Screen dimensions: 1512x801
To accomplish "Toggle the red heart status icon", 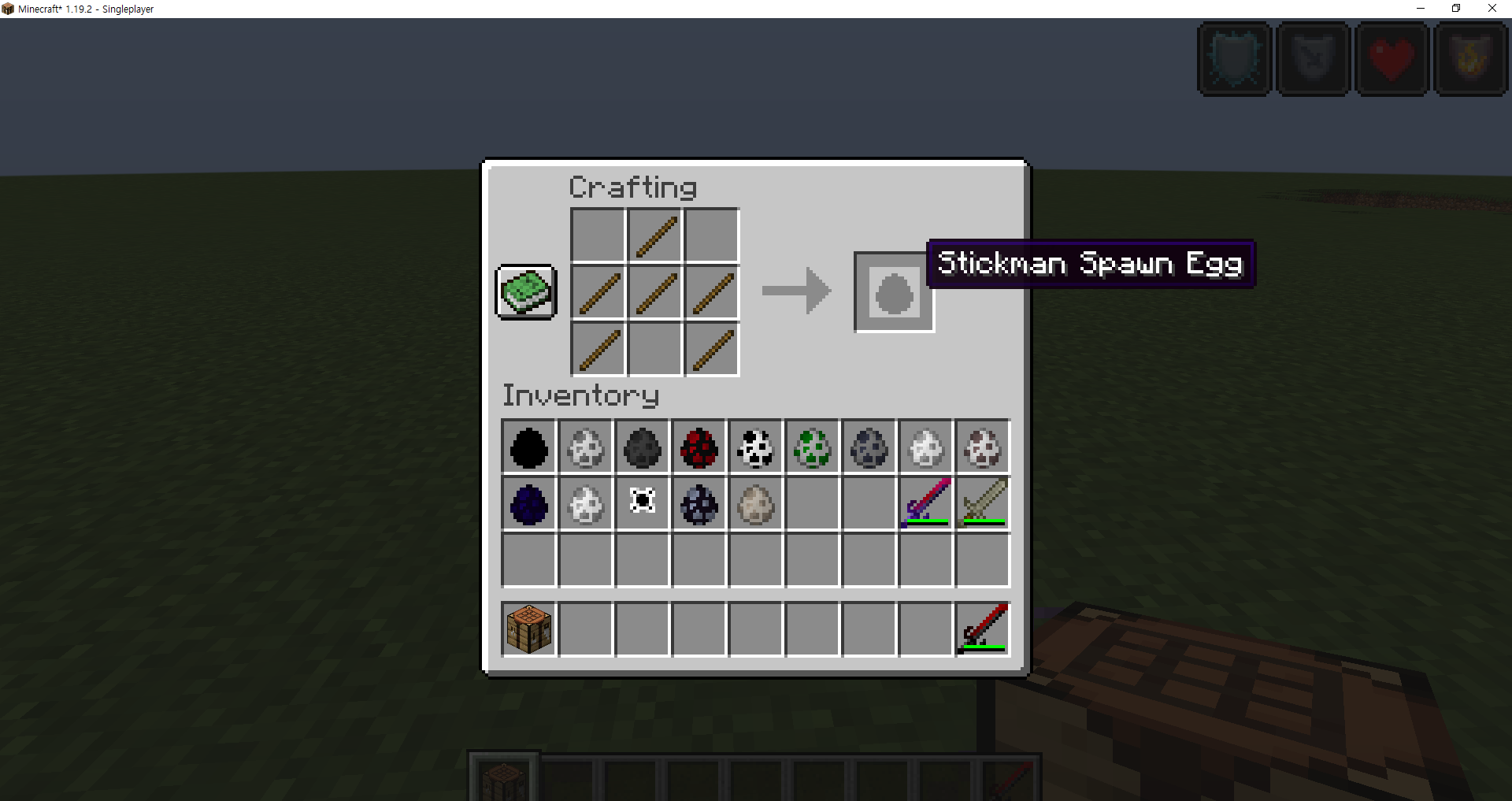I will (x=1392, y=59).
